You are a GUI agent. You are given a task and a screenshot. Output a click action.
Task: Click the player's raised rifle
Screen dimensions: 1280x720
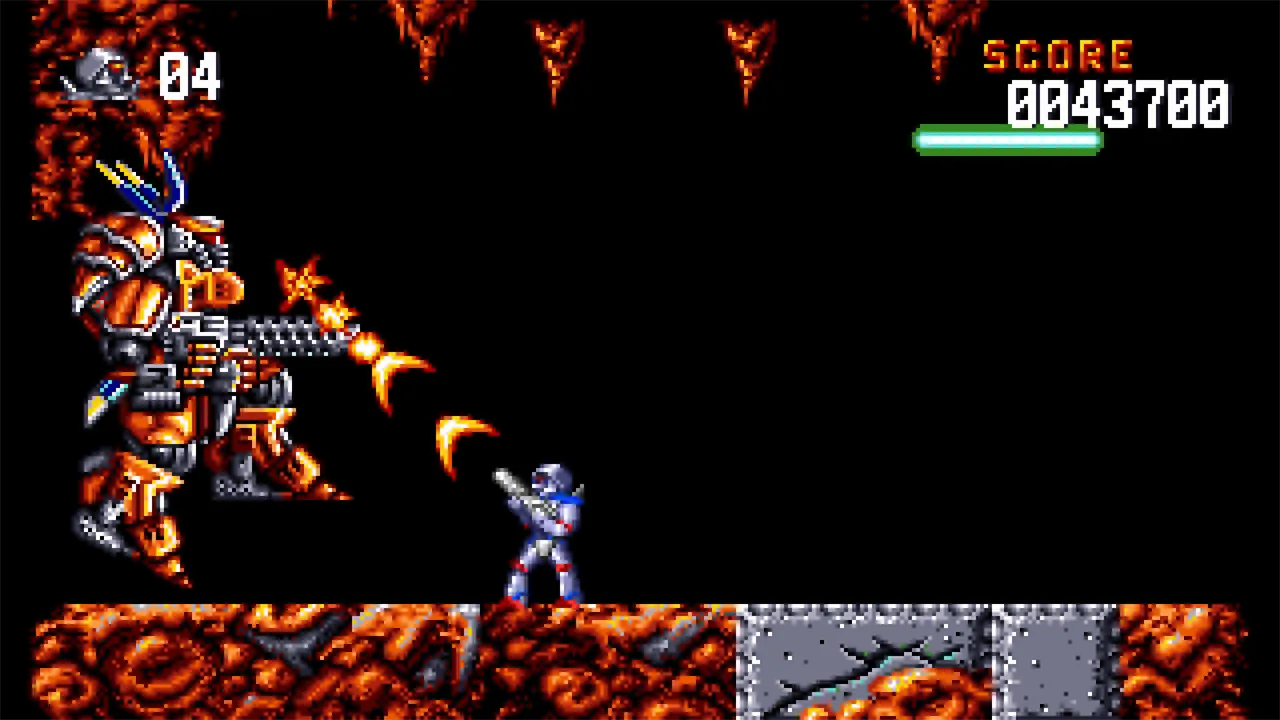click(x=510, y=480)
